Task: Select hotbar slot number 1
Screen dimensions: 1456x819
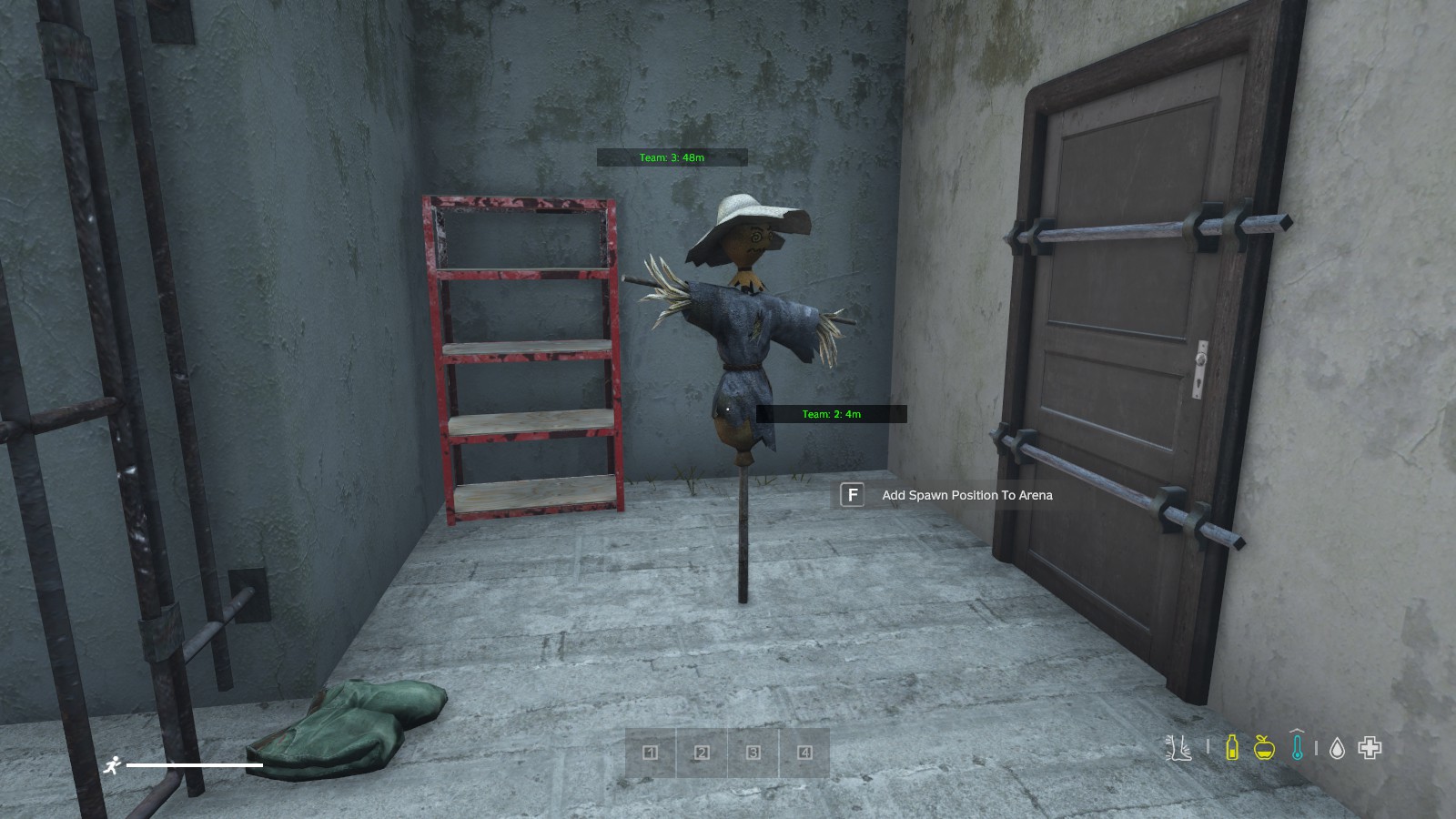Action: [x=650, y=753]
